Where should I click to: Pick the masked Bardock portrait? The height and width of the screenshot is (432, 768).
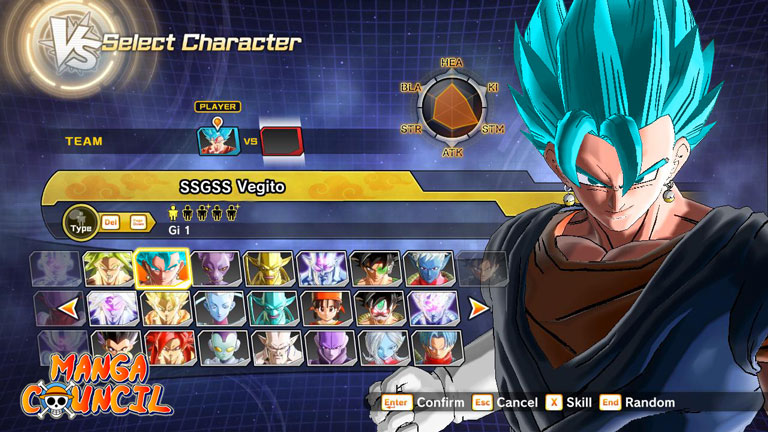pyautogui.click(x=382, y=308)
